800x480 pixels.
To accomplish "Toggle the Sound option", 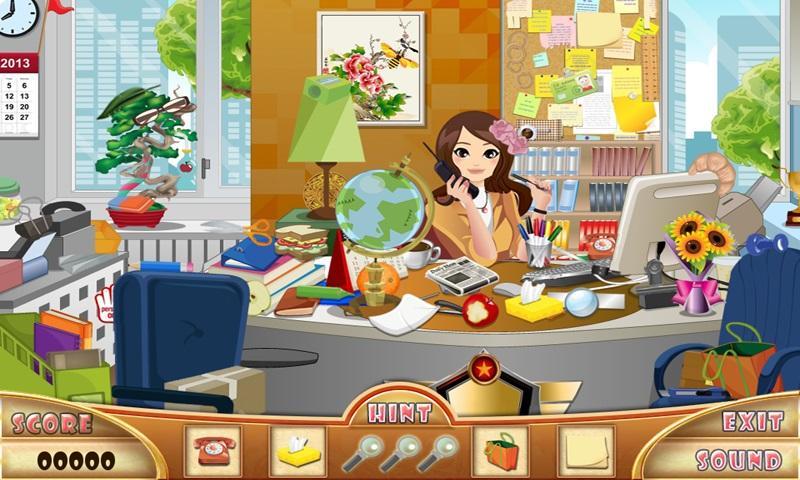I will [738, 460].
